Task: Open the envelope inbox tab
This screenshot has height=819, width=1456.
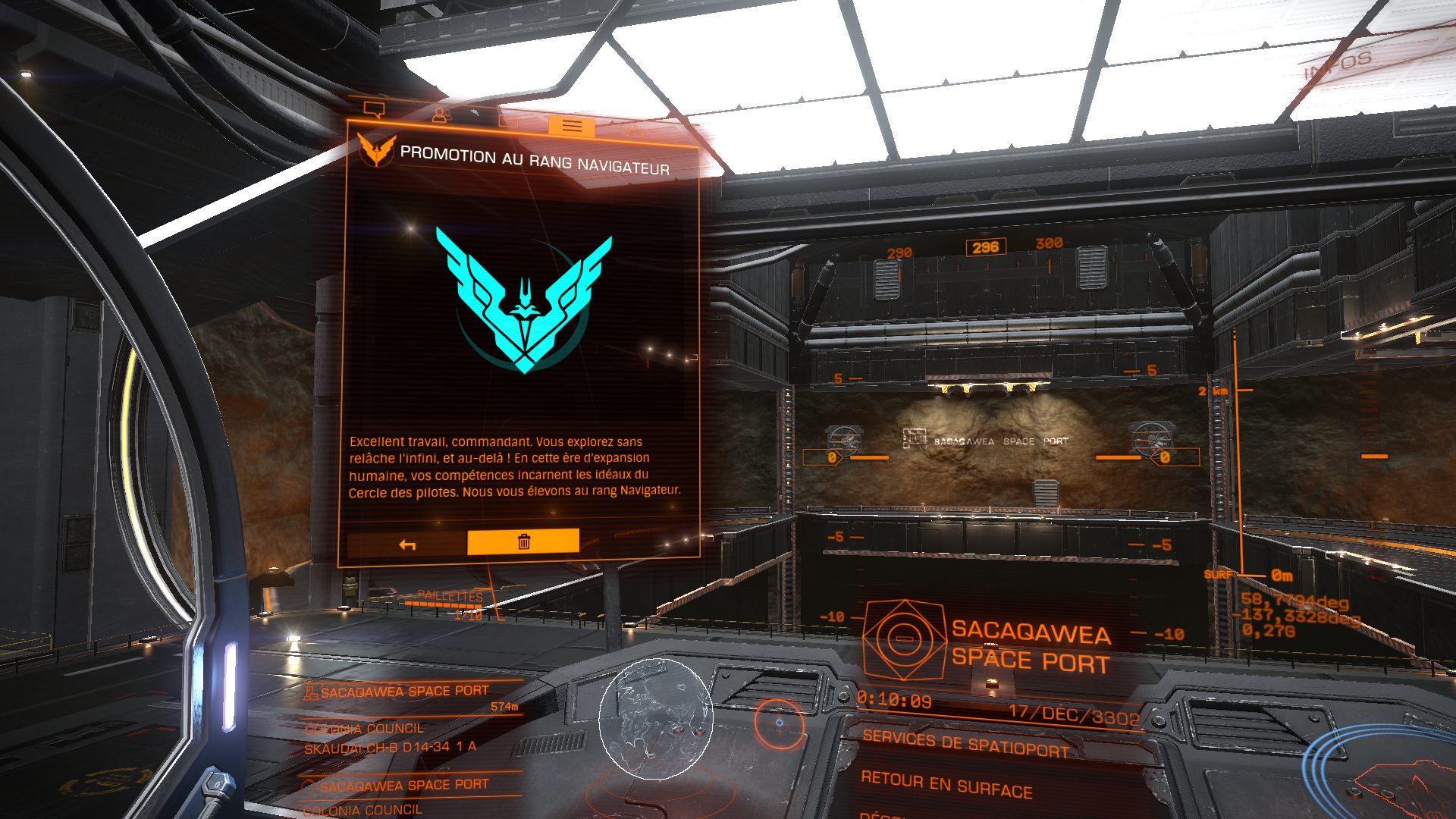Action: pyautogui.click(x=507, y=121)
